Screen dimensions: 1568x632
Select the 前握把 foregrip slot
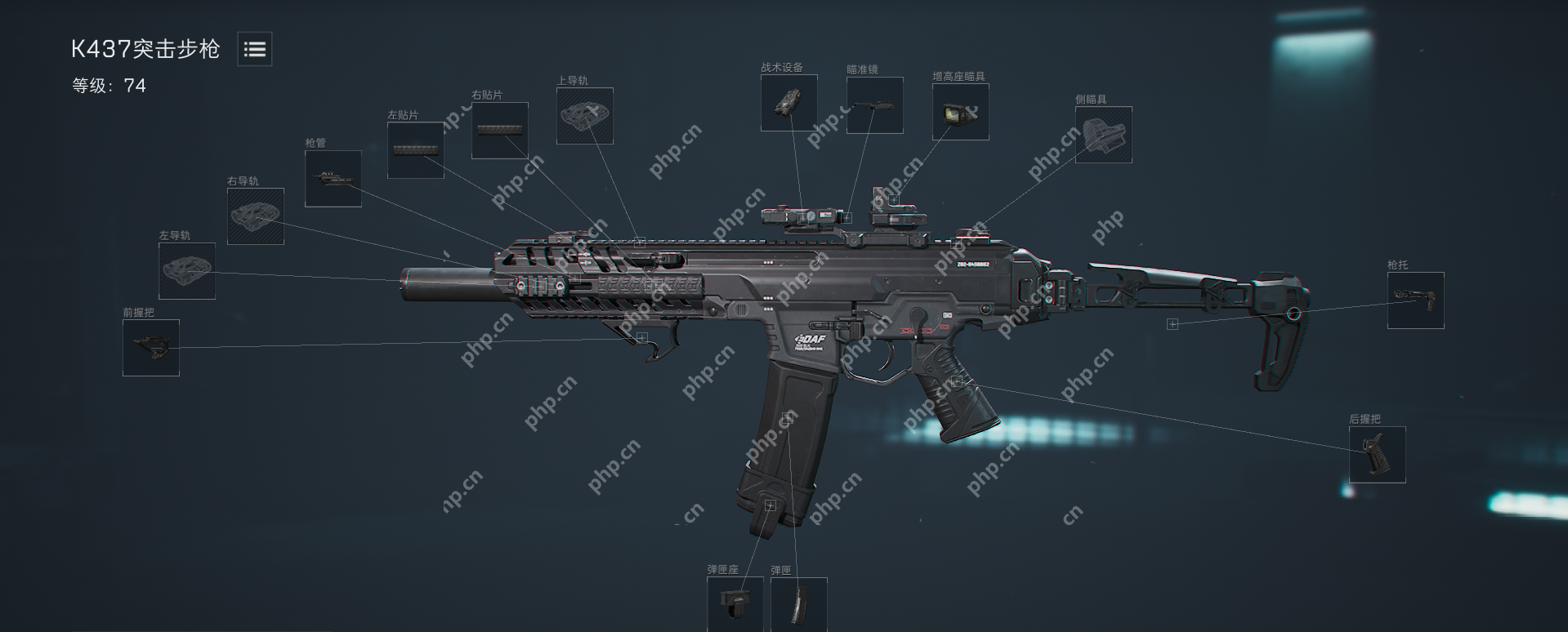coord(151,348)
